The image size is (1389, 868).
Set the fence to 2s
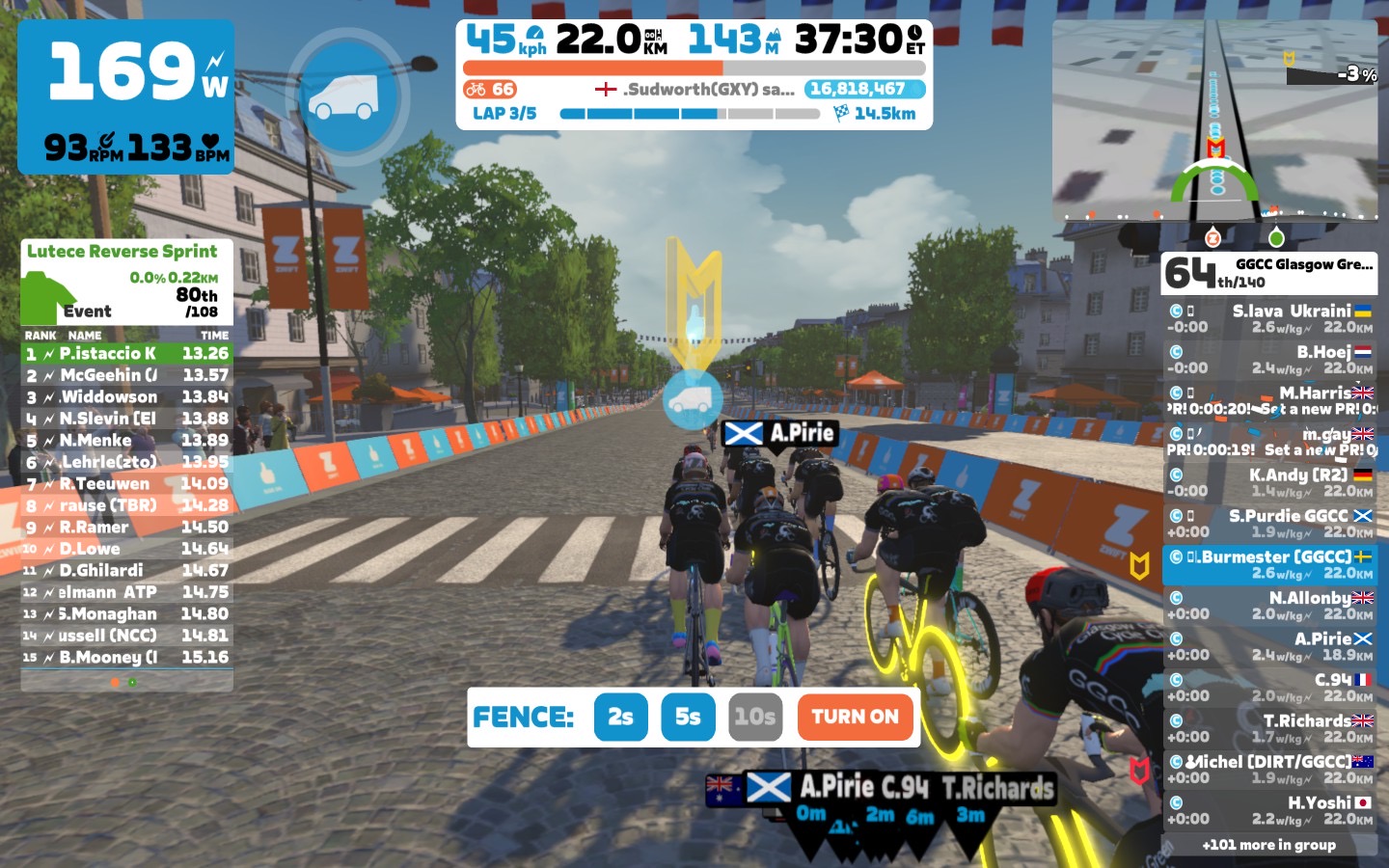pyautogui.click(x=620, y=718)
